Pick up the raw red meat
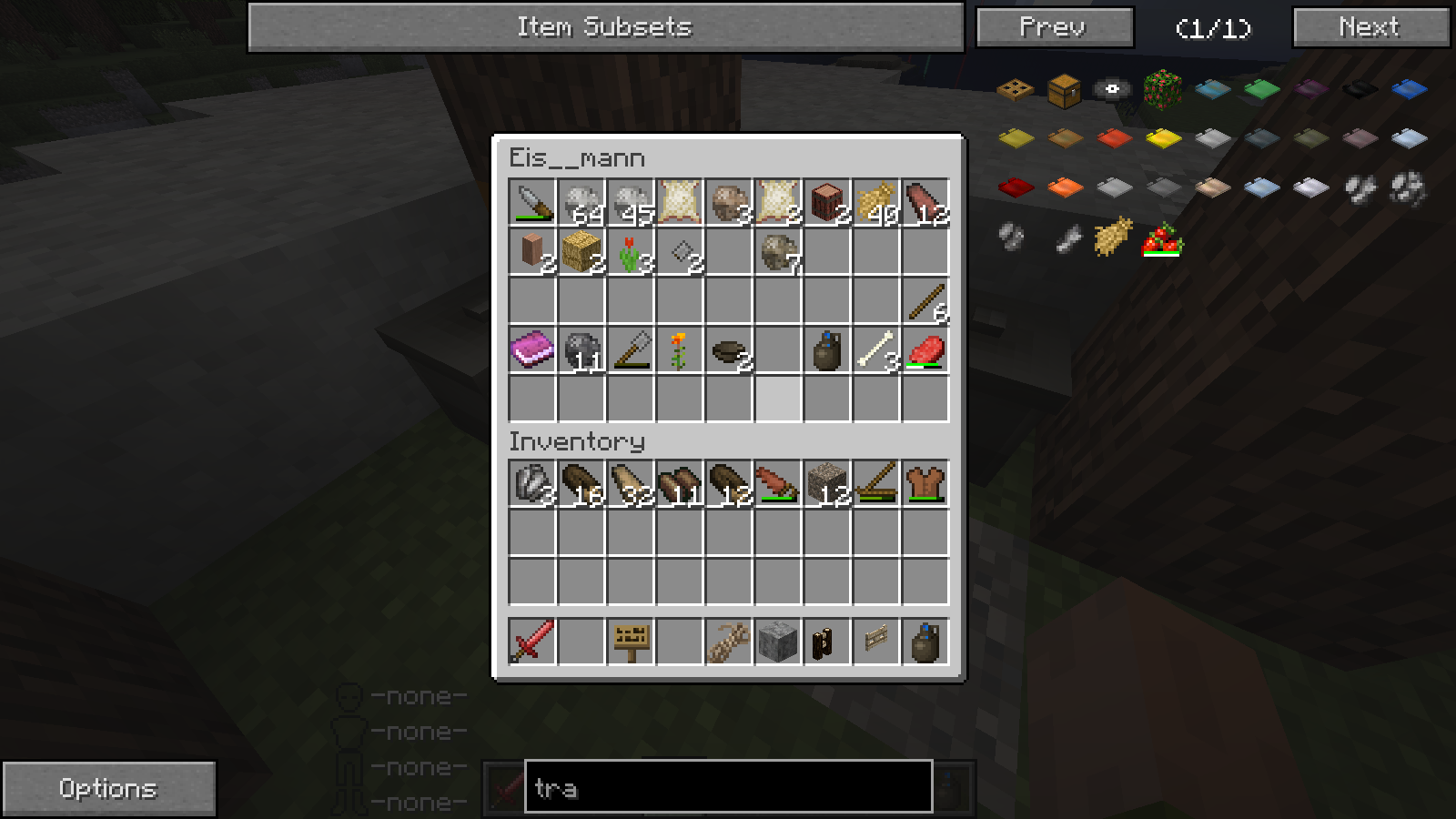 [925, 349]
